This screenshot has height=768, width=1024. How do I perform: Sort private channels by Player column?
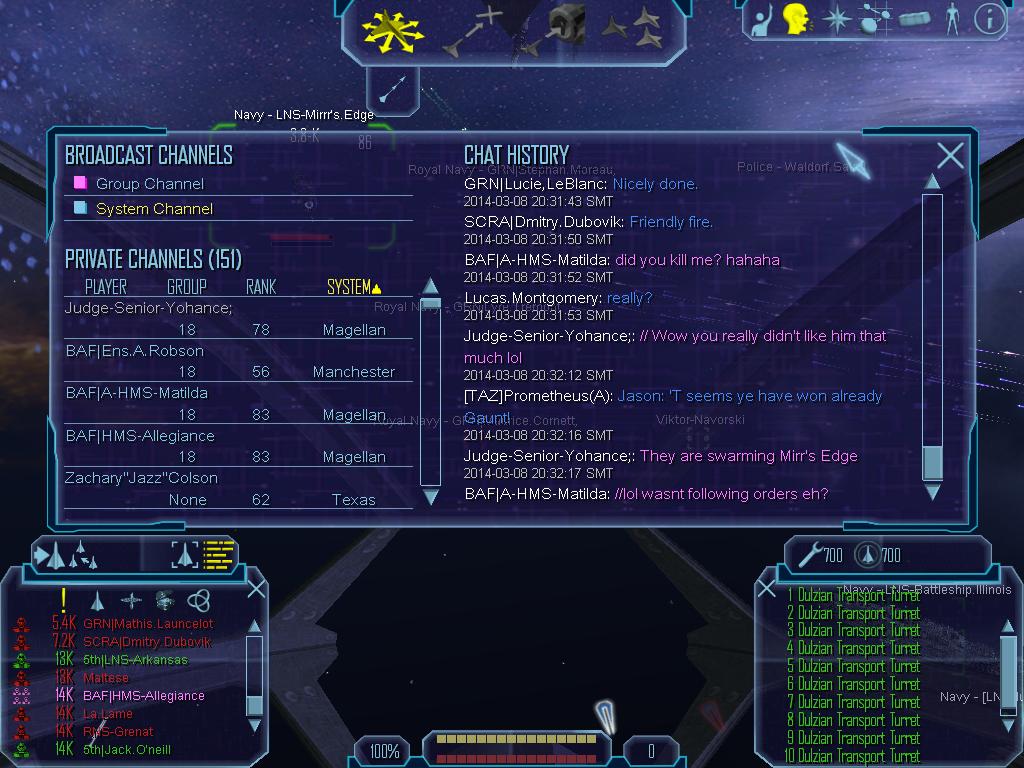(x=106, y=287)
